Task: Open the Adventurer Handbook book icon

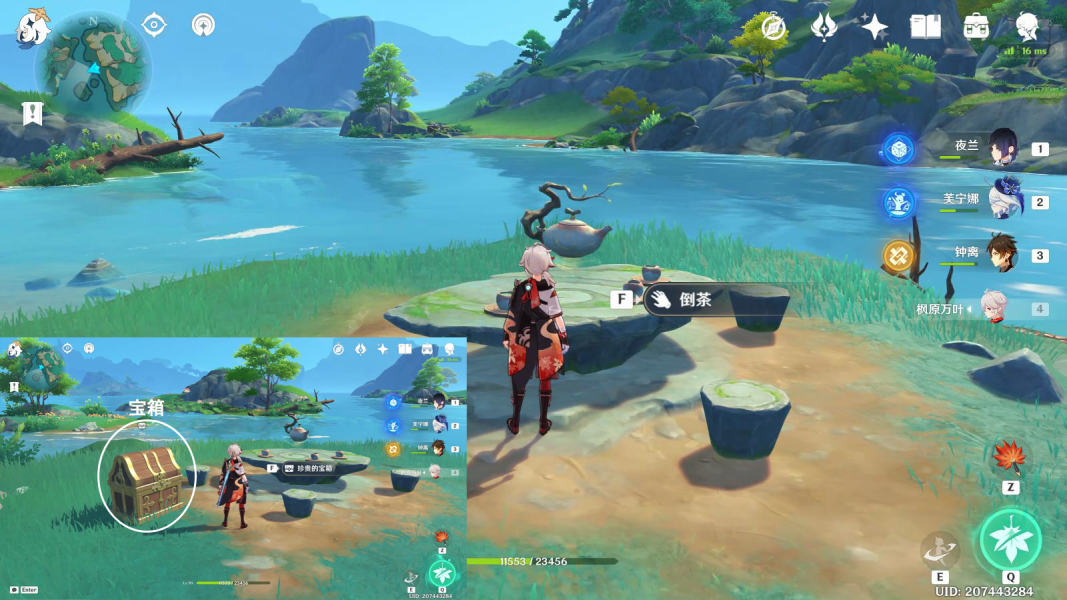Action: (x=925, y=27)
